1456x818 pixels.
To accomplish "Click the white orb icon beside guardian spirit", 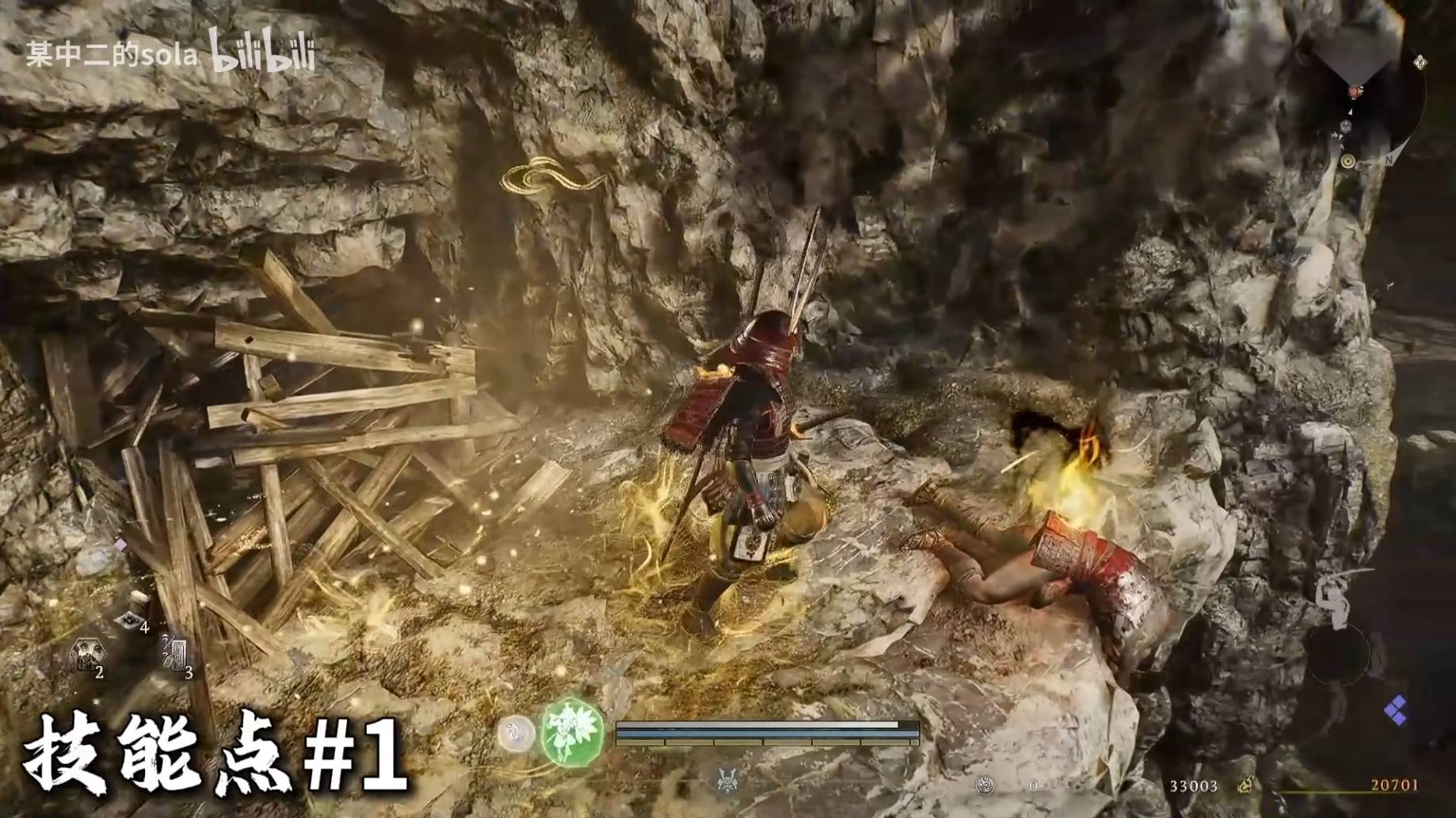I will pos(516,733).
